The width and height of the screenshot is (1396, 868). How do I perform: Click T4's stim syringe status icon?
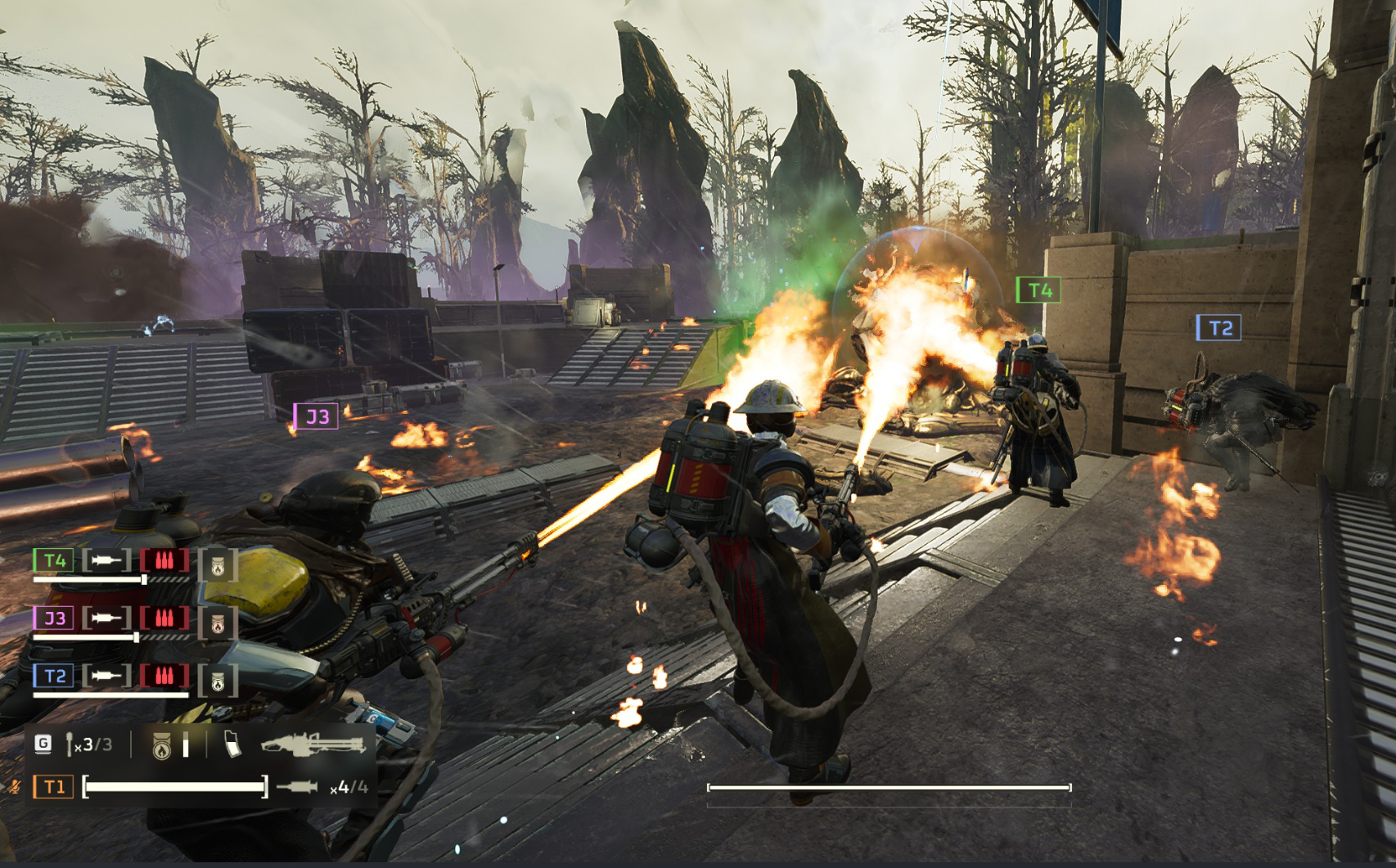106,560
